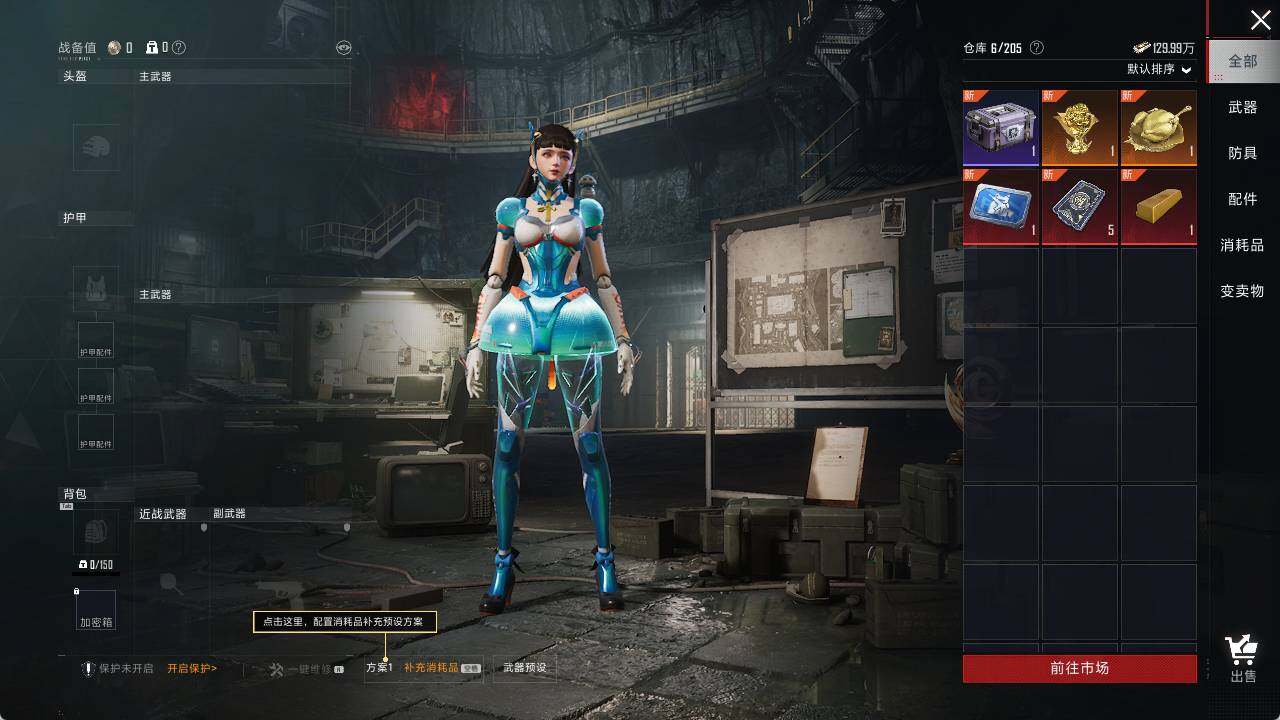The image size is (1280, 720).
Task: Select the purple supply crate item
Action: (1001, 128)
